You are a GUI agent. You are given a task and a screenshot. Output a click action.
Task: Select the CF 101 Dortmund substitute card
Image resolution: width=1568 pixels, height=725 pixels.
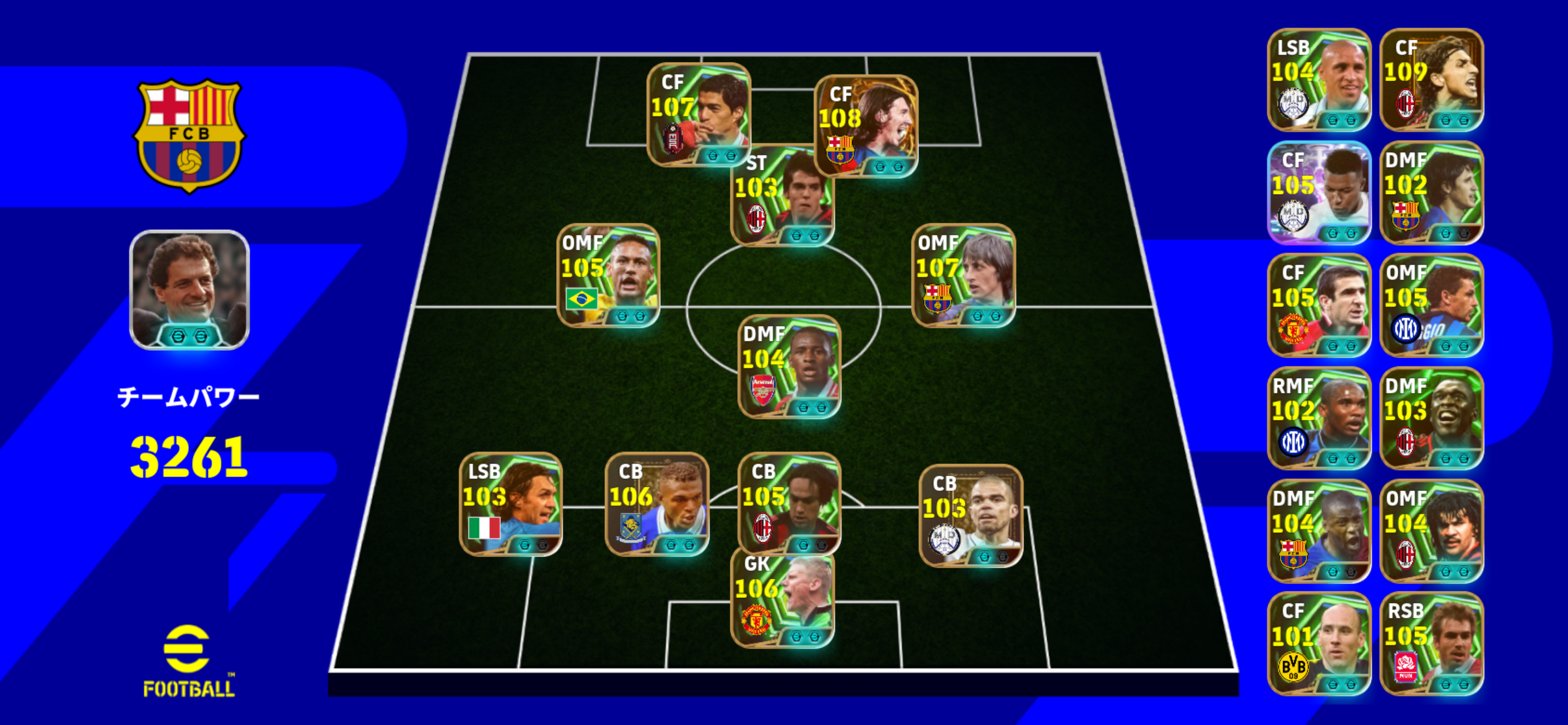point(1319,644)
